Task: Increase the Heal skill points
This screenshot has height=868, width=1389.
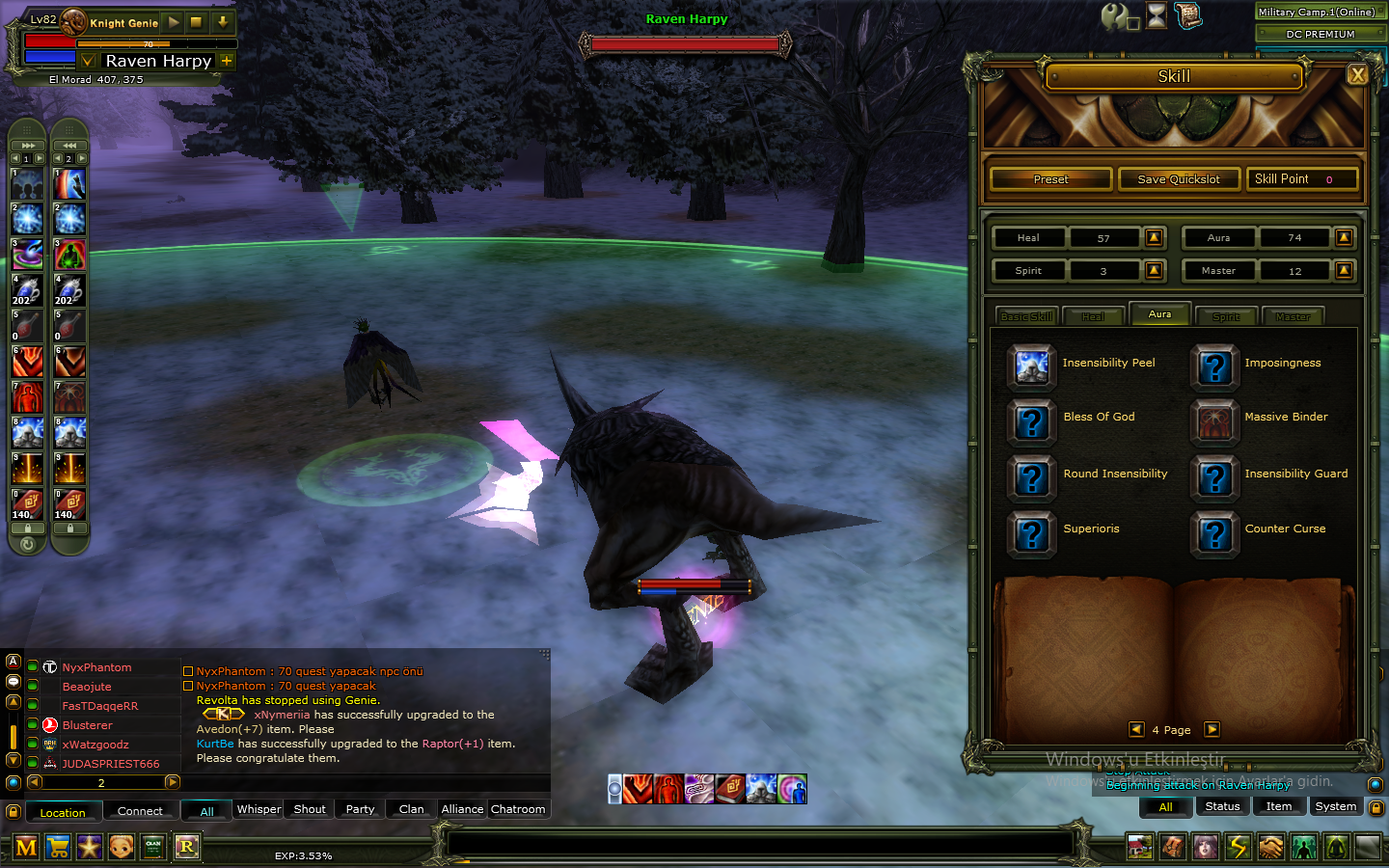Action: 1154,237
